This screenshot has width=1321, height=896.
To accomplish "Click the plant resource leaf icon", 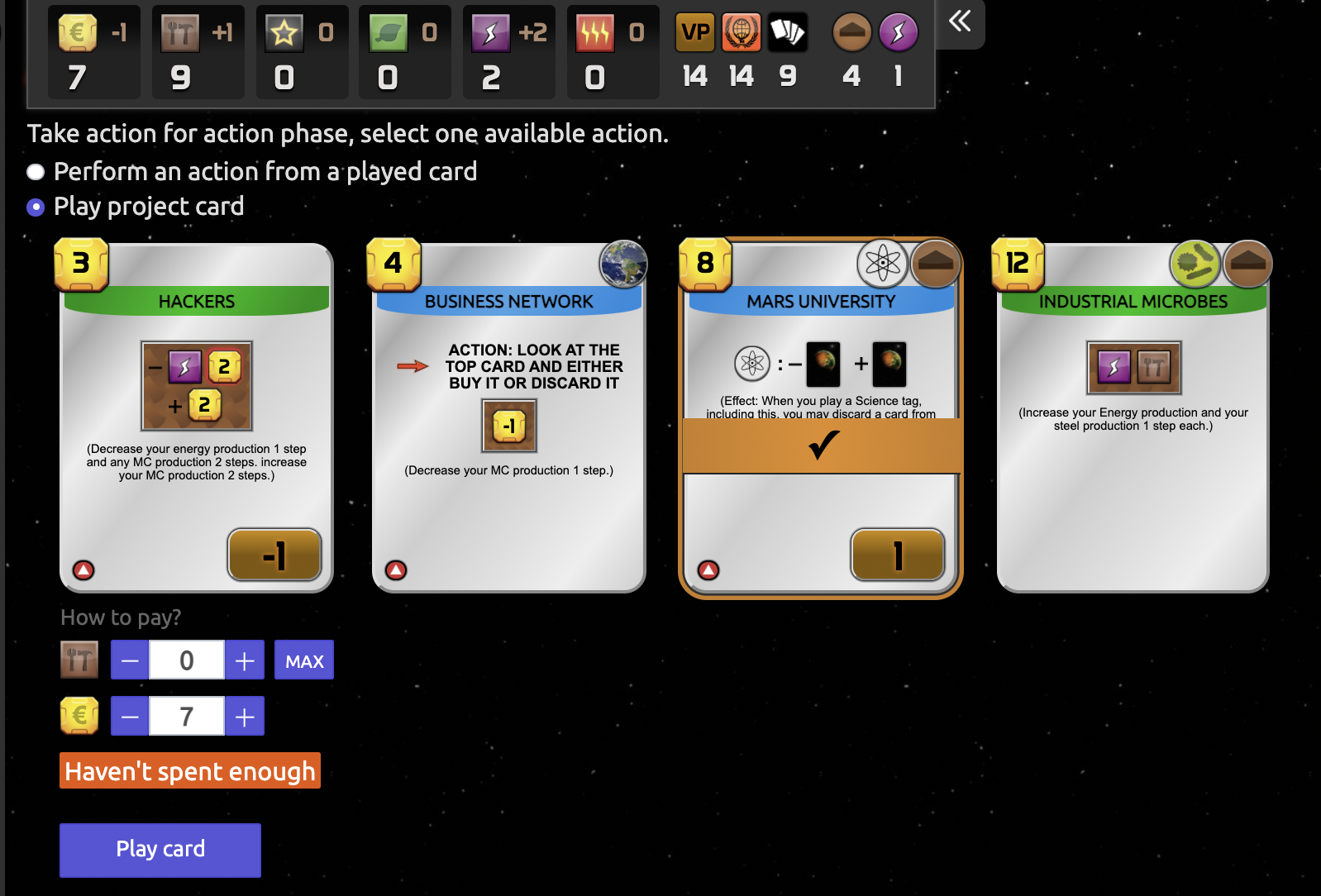I will pos(389,32).
